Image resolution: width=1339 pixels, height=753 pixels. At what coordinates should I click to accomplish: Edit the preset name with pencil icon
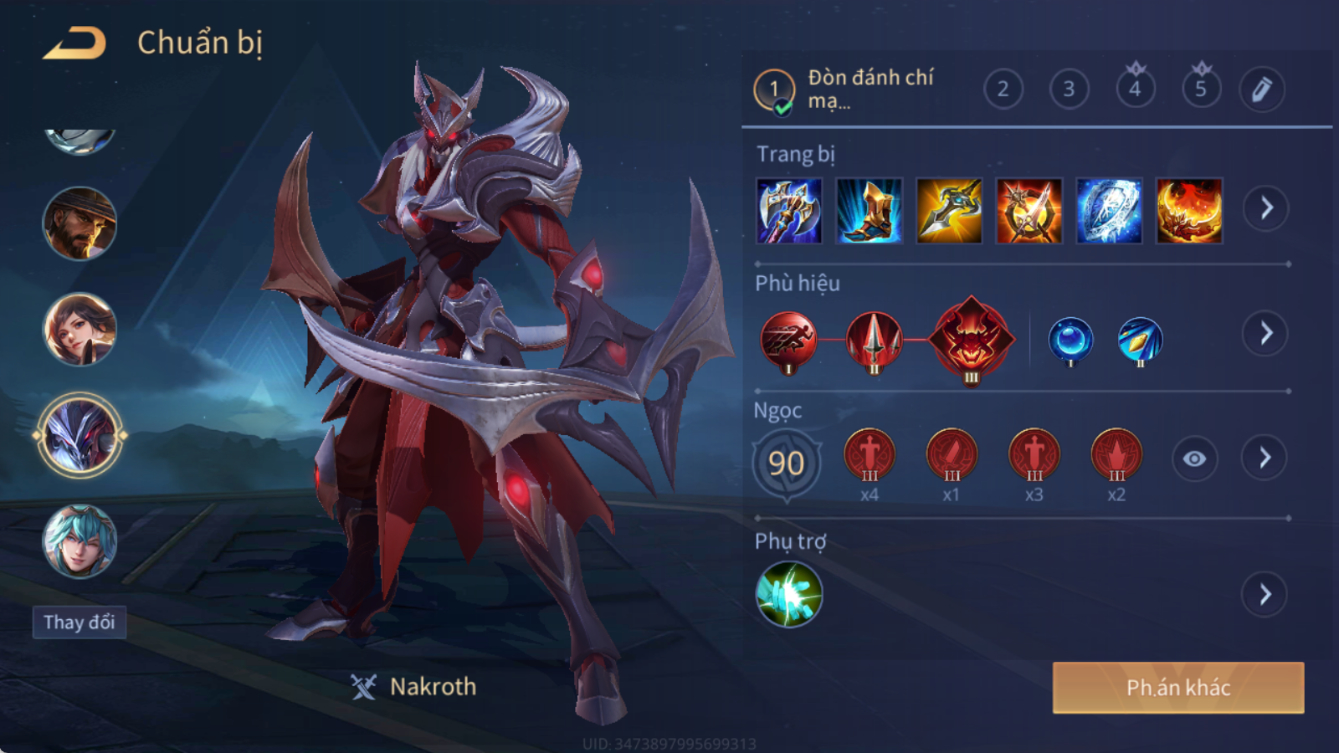coord(1261,90)
